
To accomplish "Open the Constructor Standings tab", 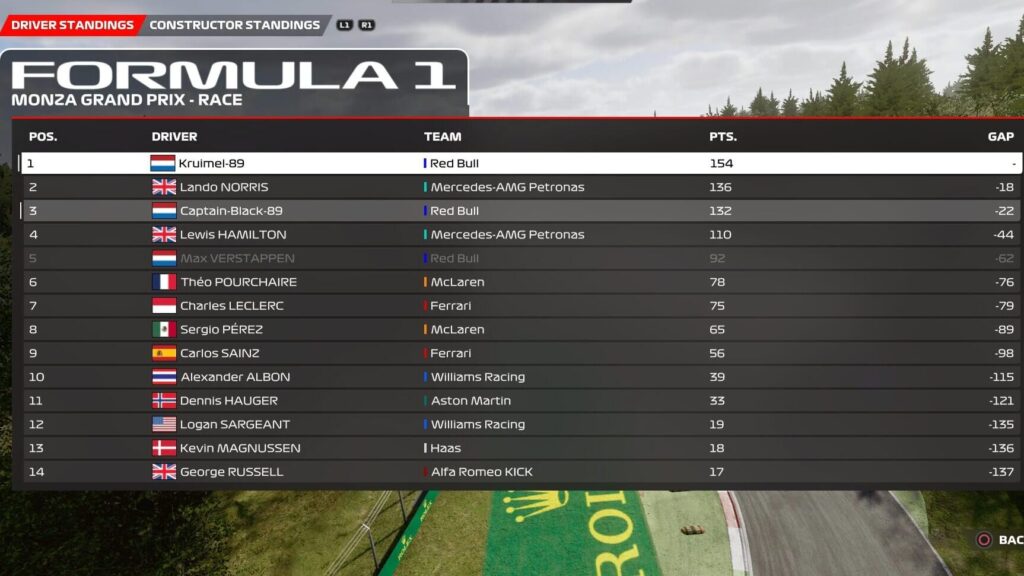I will click(235, 25).
